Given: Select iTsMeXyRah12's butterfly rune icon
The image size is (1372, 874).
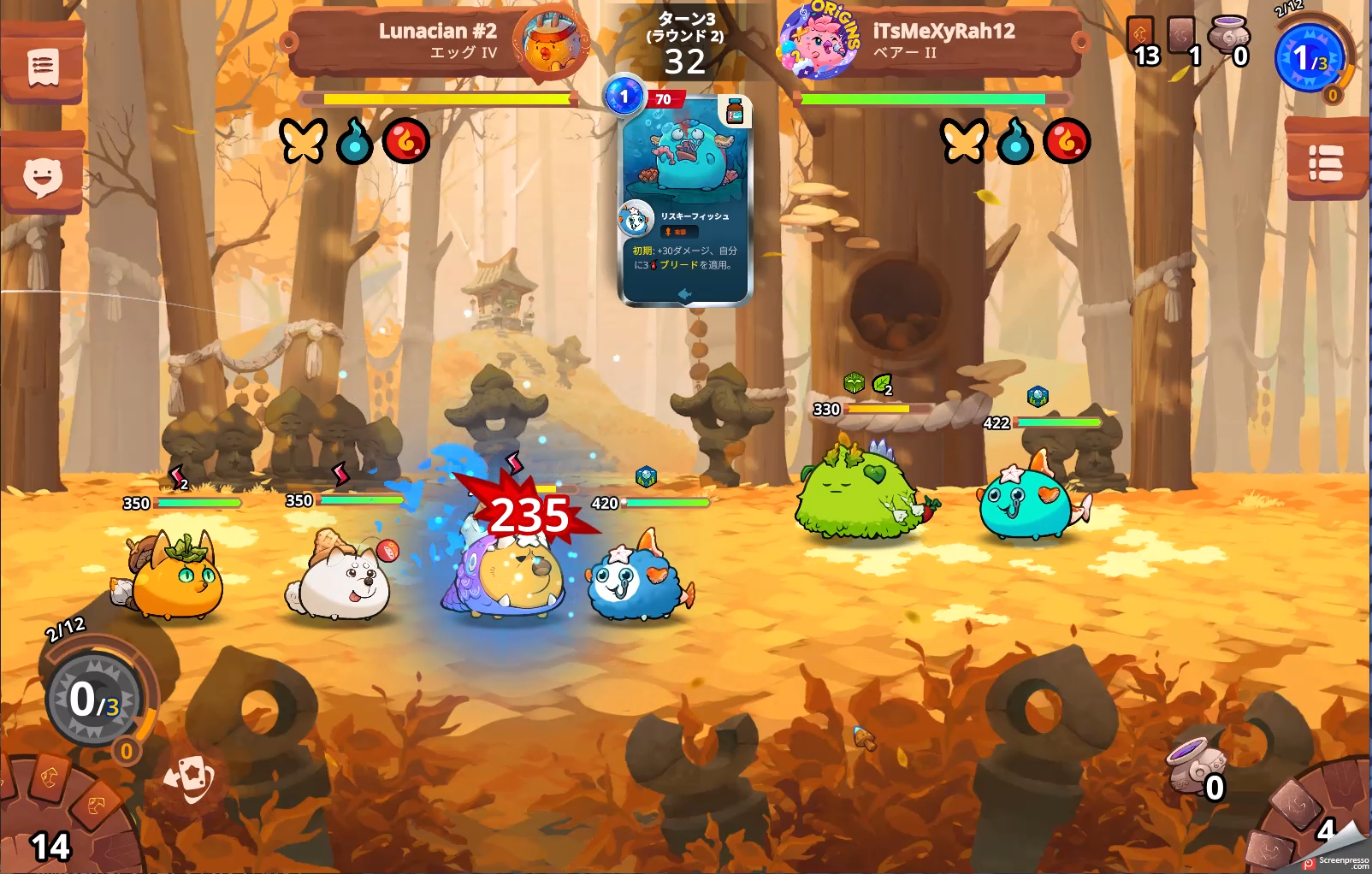Looking at the screenshot, I should [x=964, y=140].
